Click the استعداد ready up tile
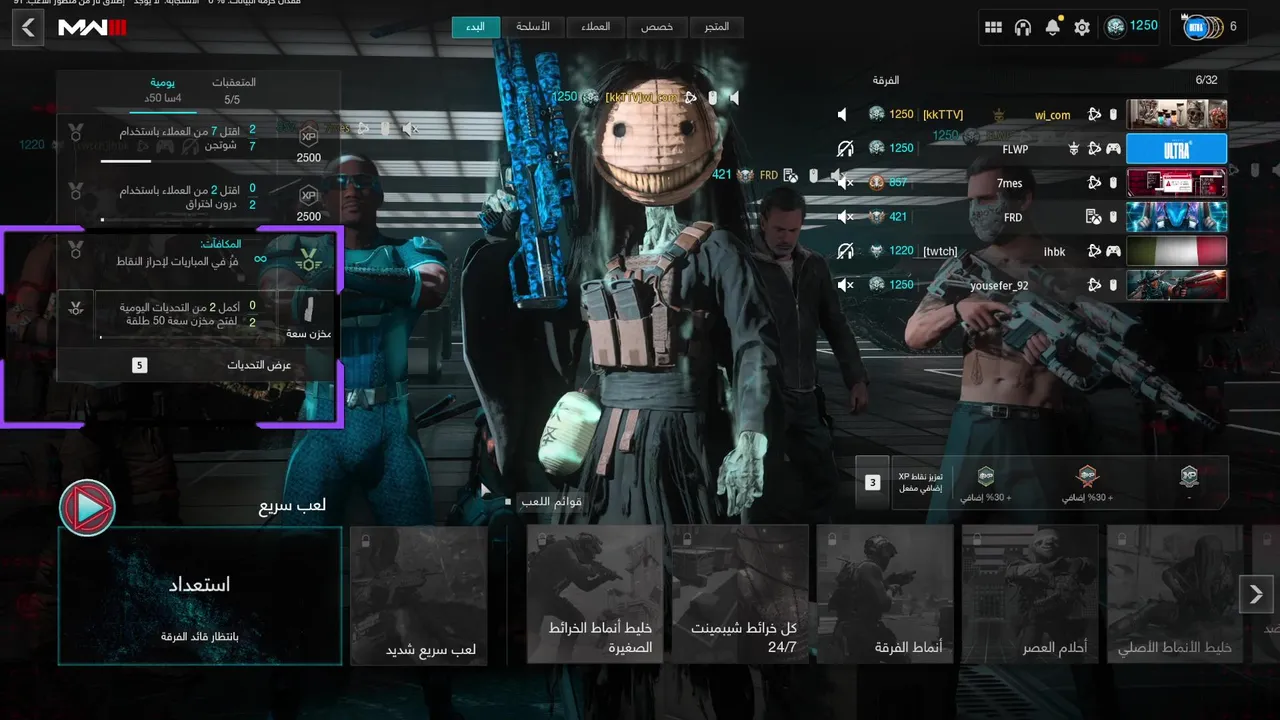Screen dimensions: 1280x720 tap(200, 595)
